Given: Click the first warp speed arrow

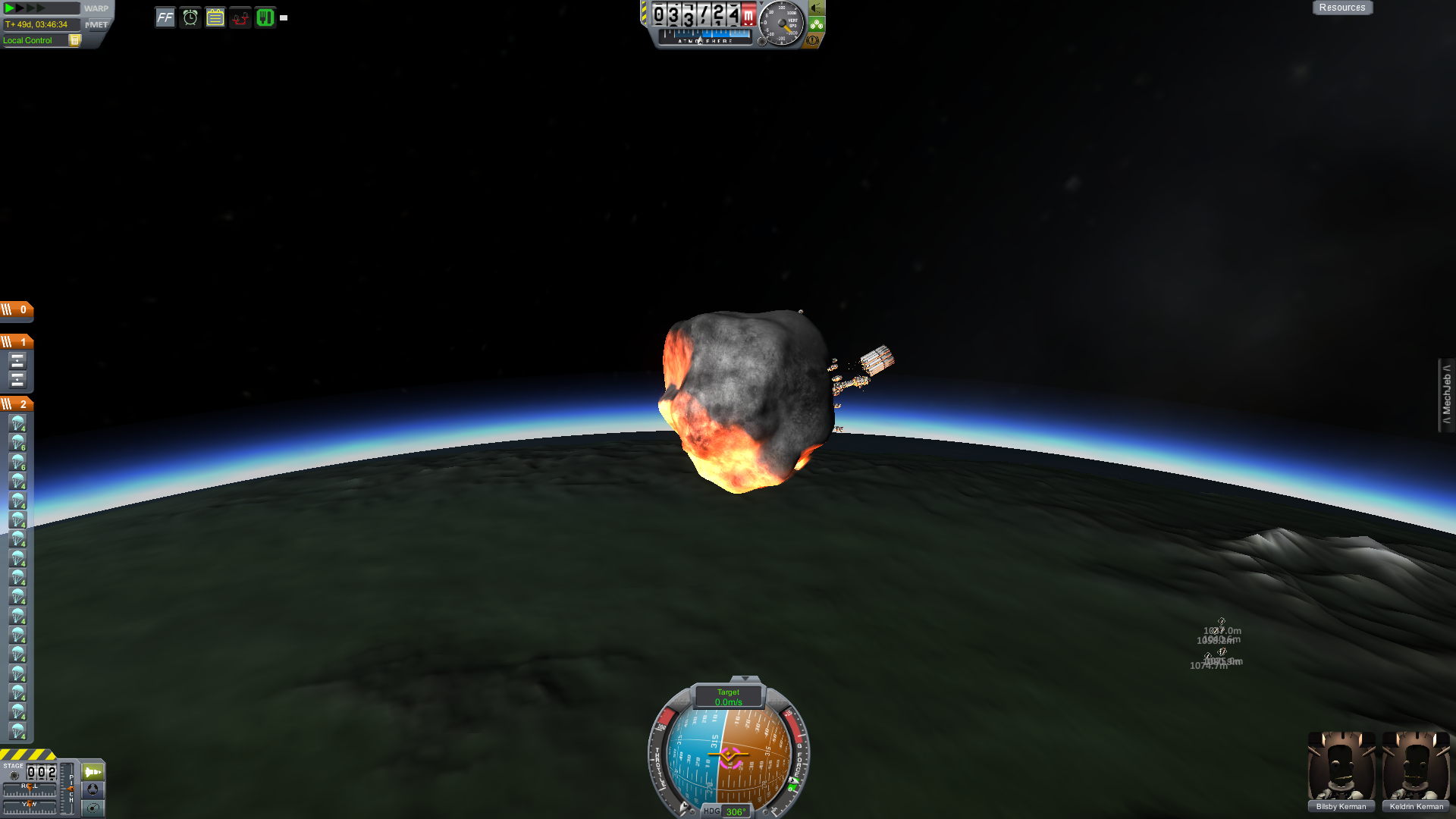Looking at the screenshot, I should [10, 8].
